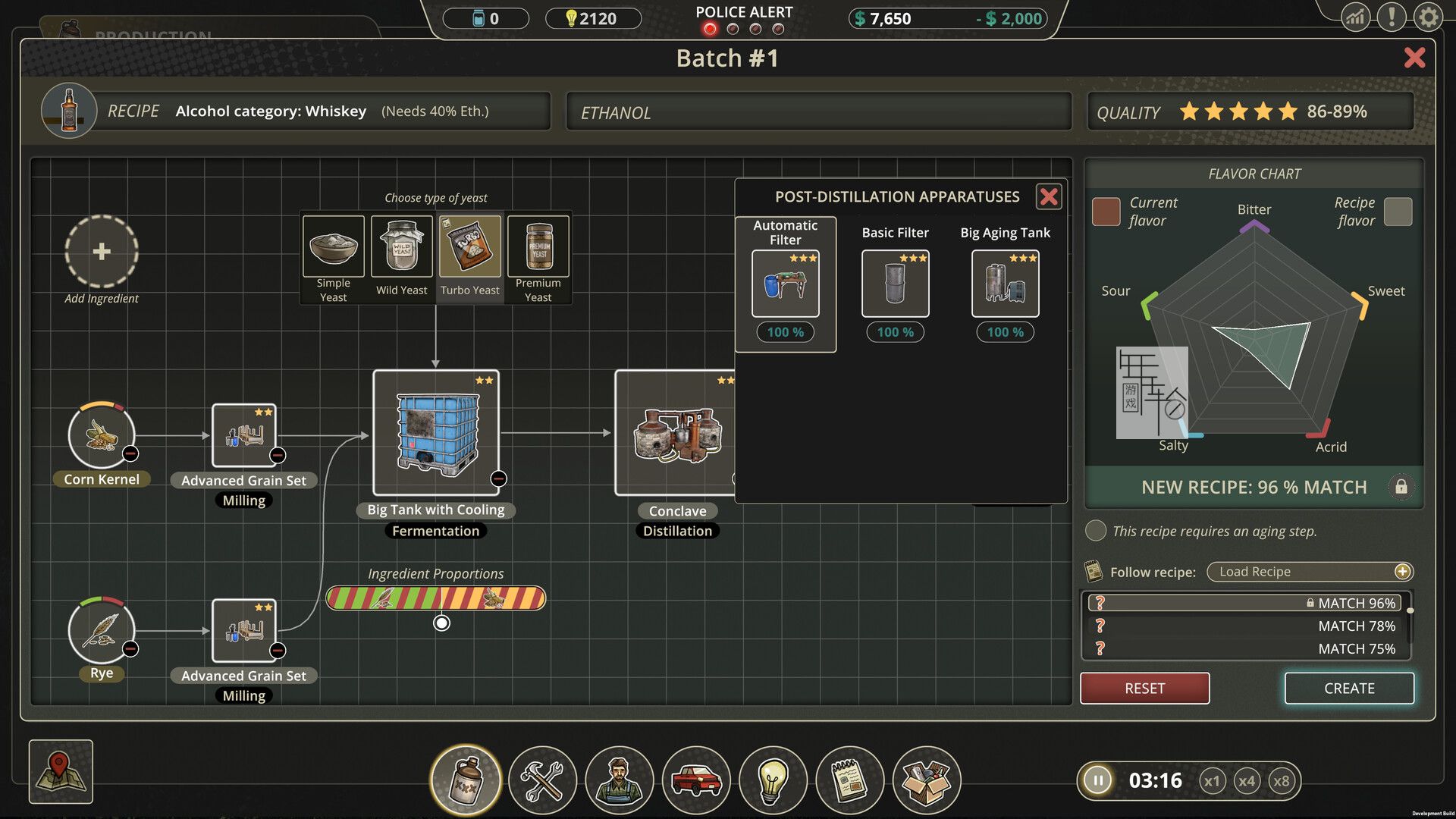
Task: Select the Automatic Filter apparatus
Action: coord(785,283)
